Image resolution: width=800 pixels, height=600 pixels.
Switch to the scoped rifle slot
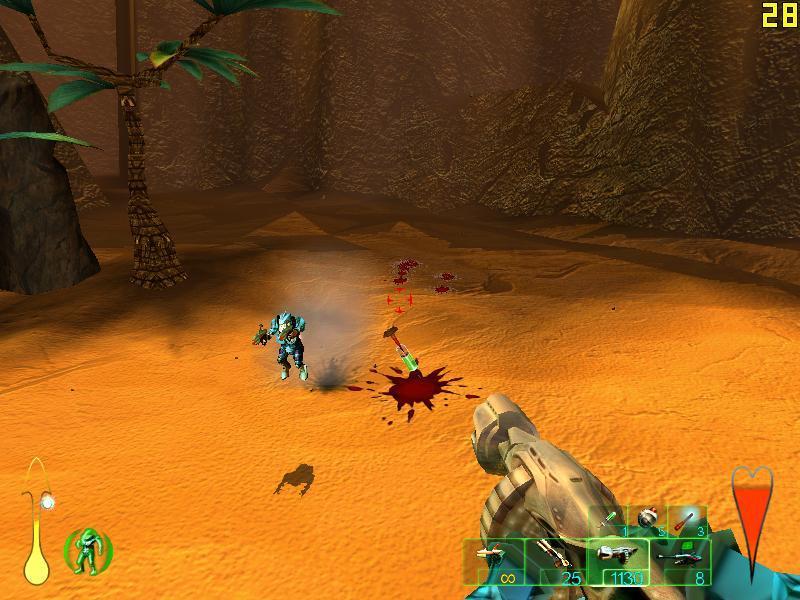point(680,562)
